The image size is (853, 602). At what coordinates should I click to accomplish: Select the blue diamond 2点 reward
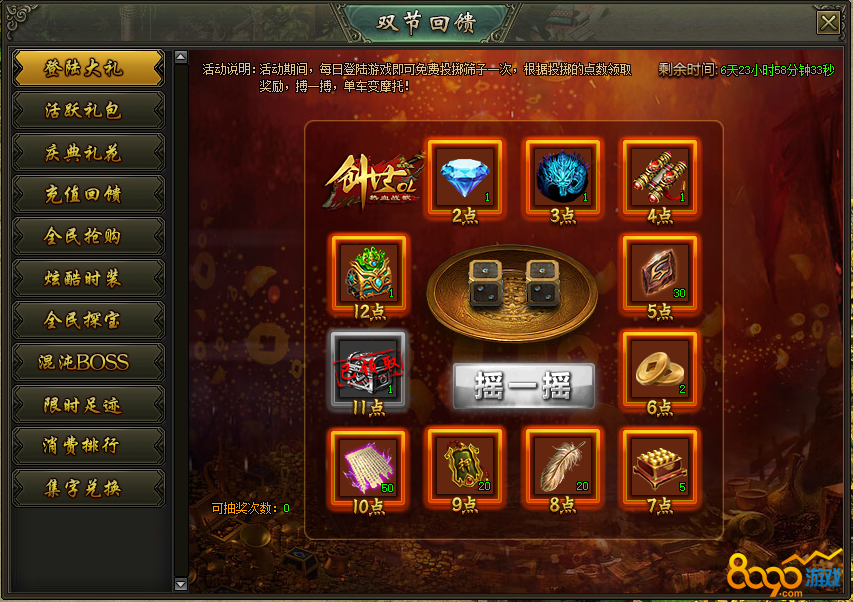(x=464, y=176)
